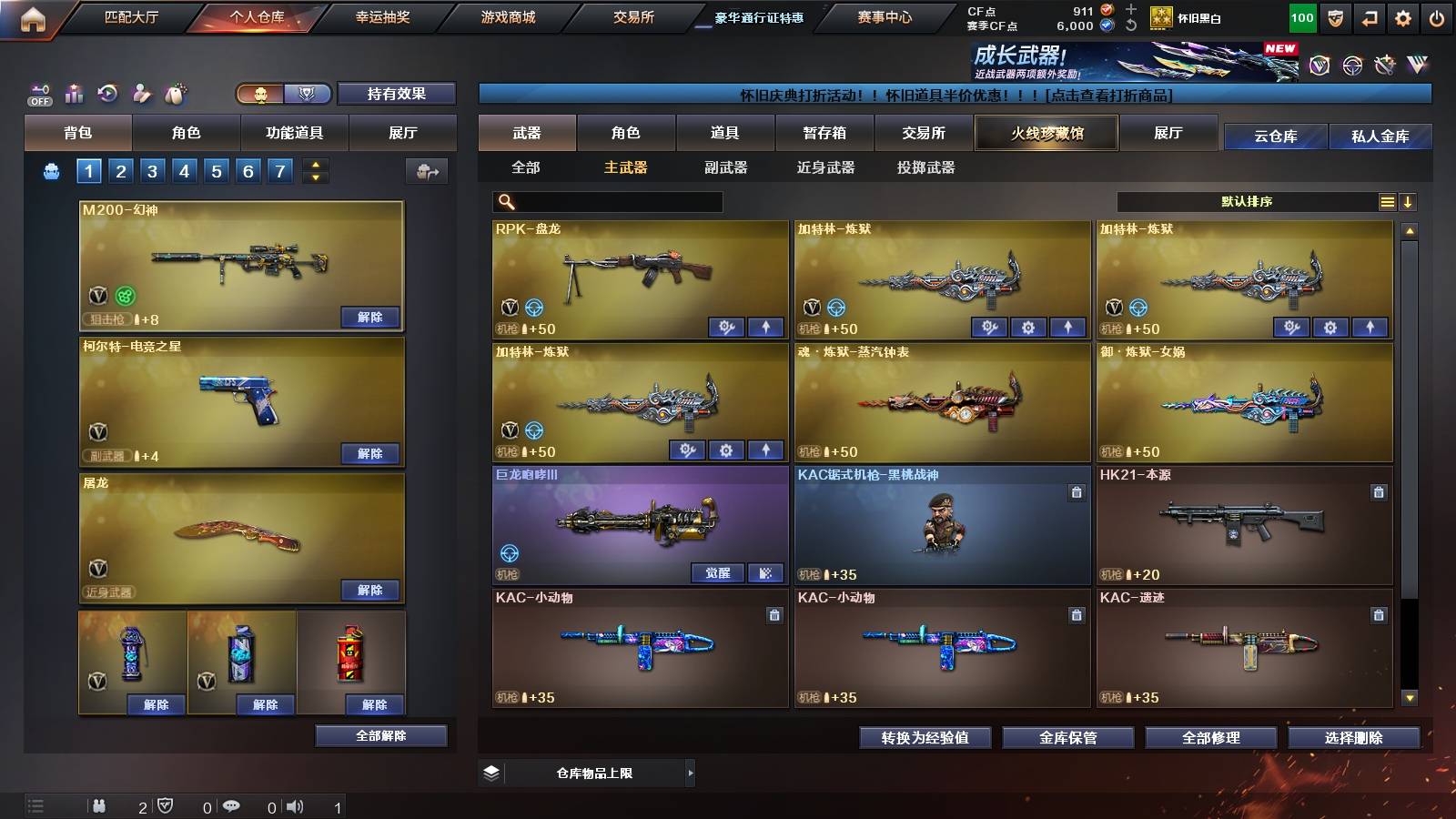Click the trash icon on the HK21-本源 card
The image size is (1456, 819).
pyautogui.click(x=1377, y=490)
